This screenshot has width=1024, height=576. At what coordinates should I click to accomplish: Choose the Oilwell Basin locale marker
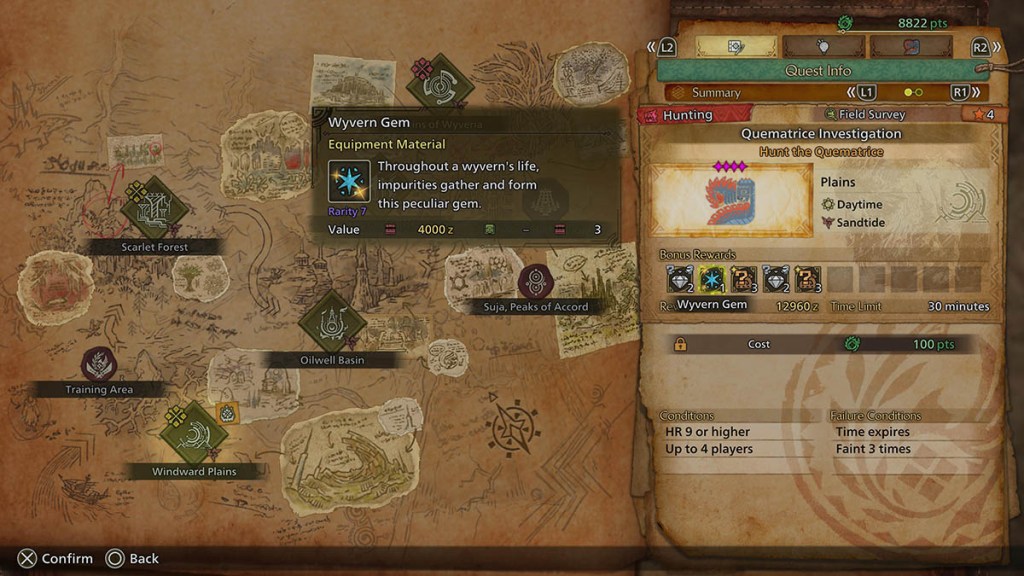332,322
